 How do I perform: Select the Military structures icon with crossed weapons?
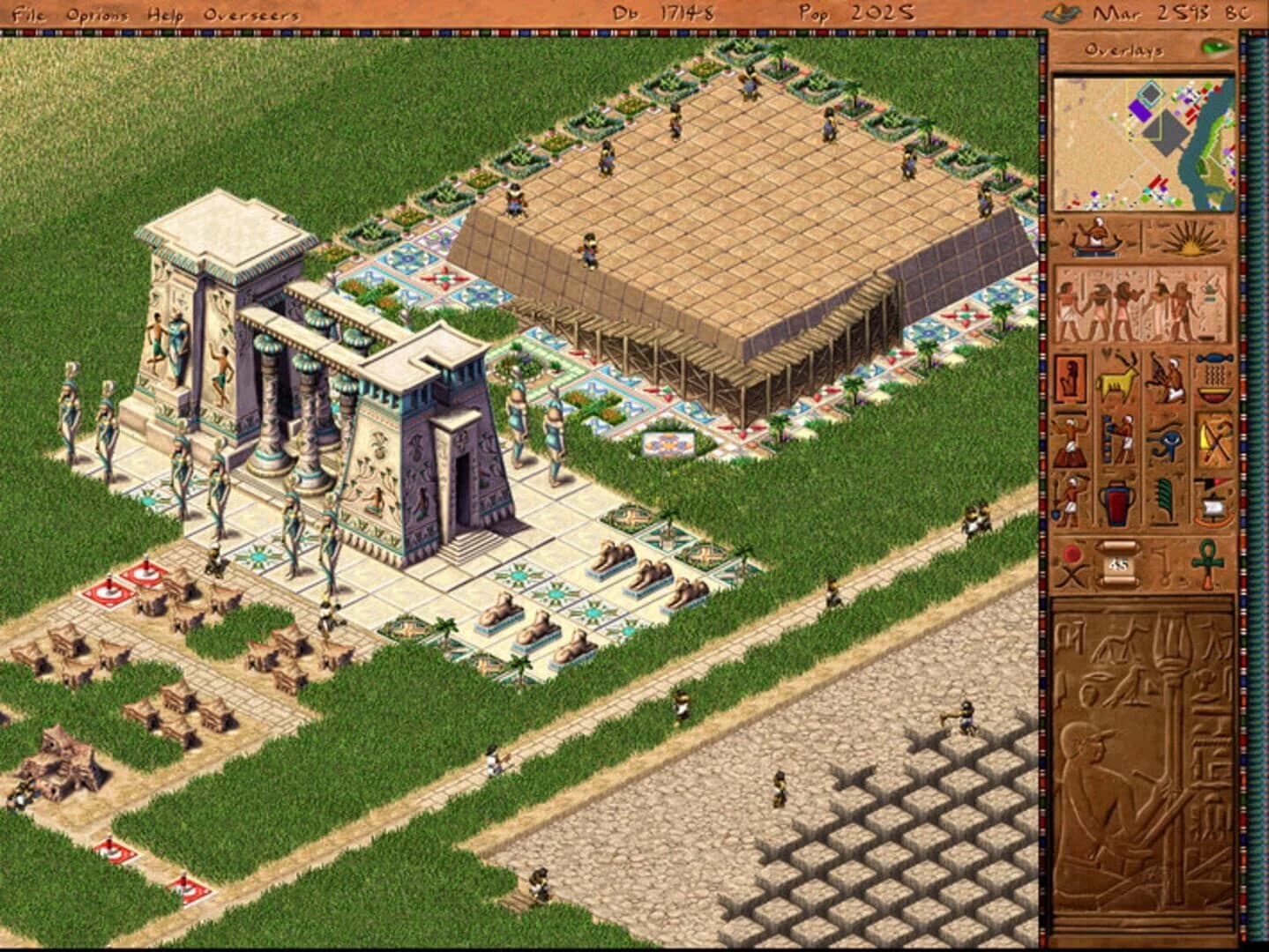tap(1212, 440)
